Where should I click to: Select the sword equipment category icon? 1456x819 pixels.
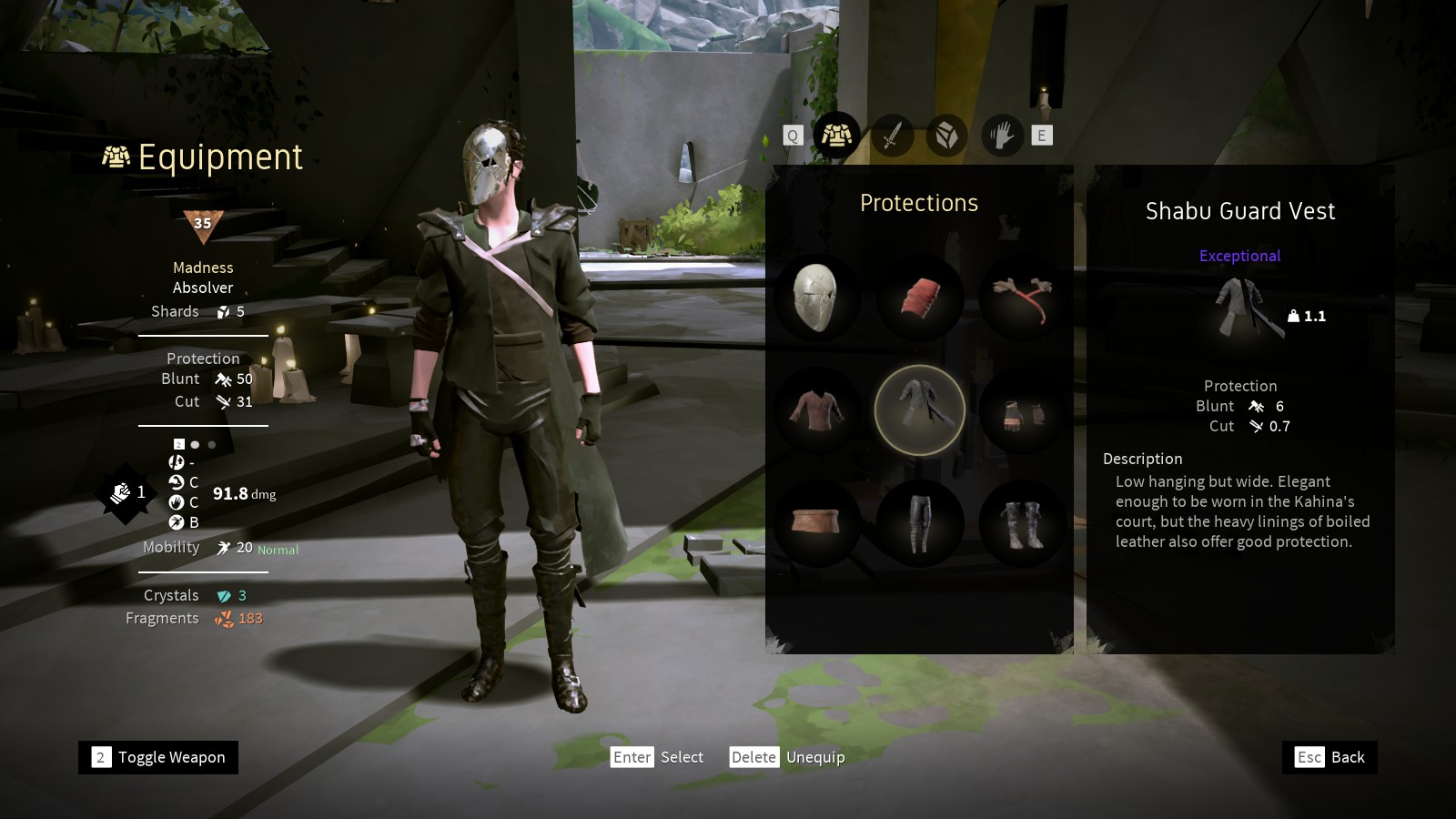click(x=892, y=135)
